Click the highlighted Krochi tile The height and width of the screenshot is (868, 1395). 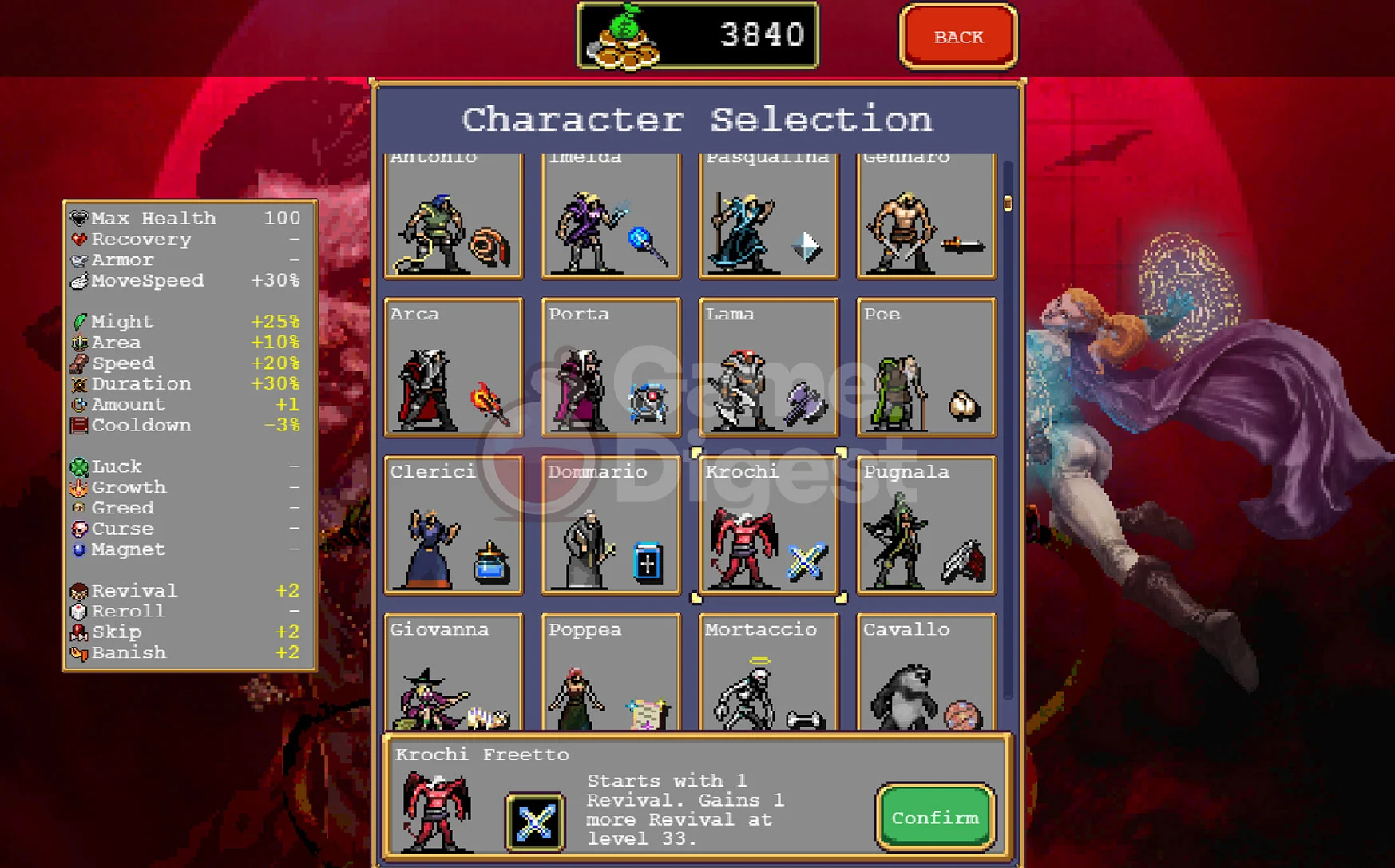[x=768, y=525]
